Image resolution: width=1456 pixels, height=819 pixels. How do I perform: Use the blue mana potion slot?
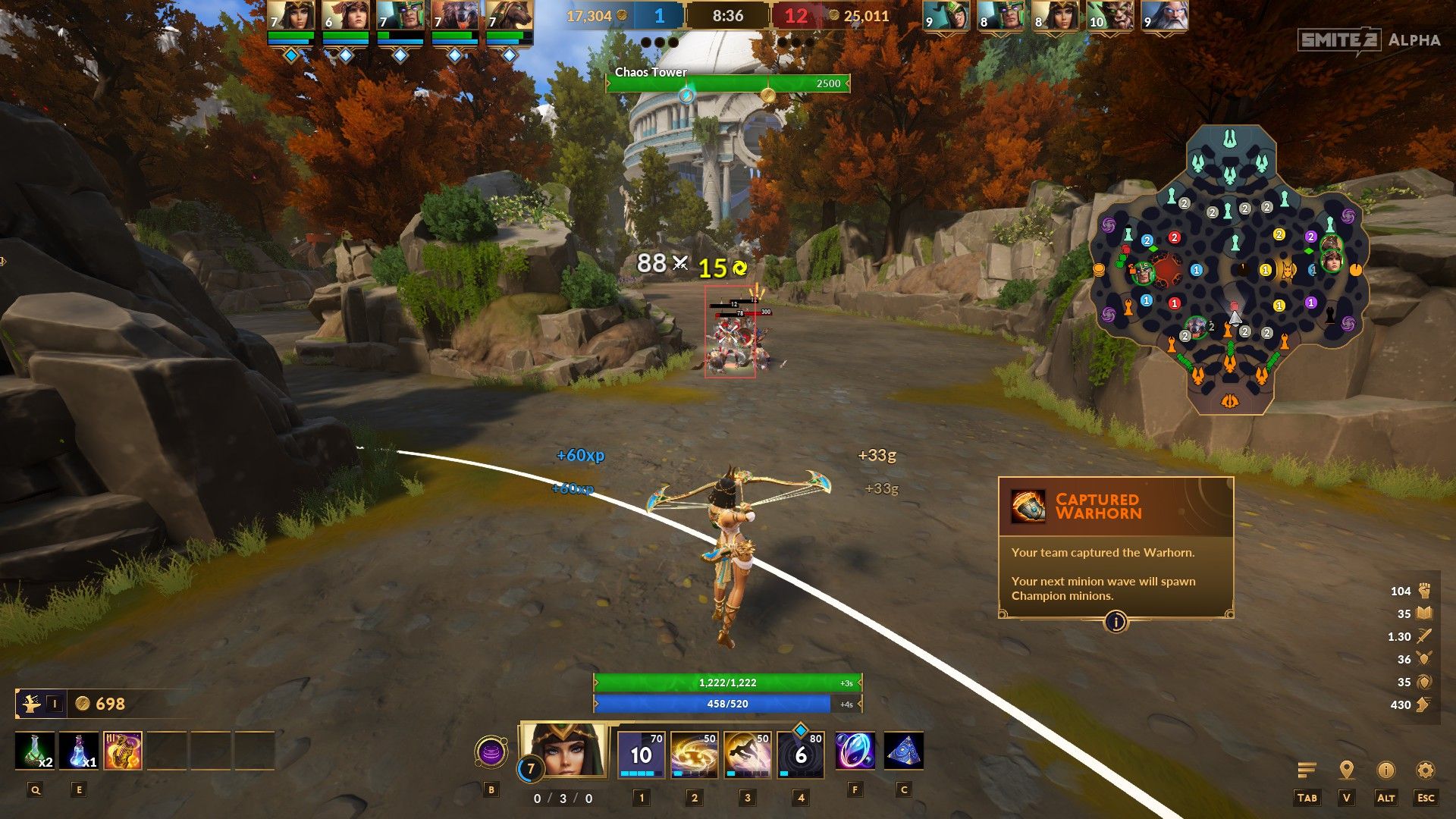click(79, 751)
